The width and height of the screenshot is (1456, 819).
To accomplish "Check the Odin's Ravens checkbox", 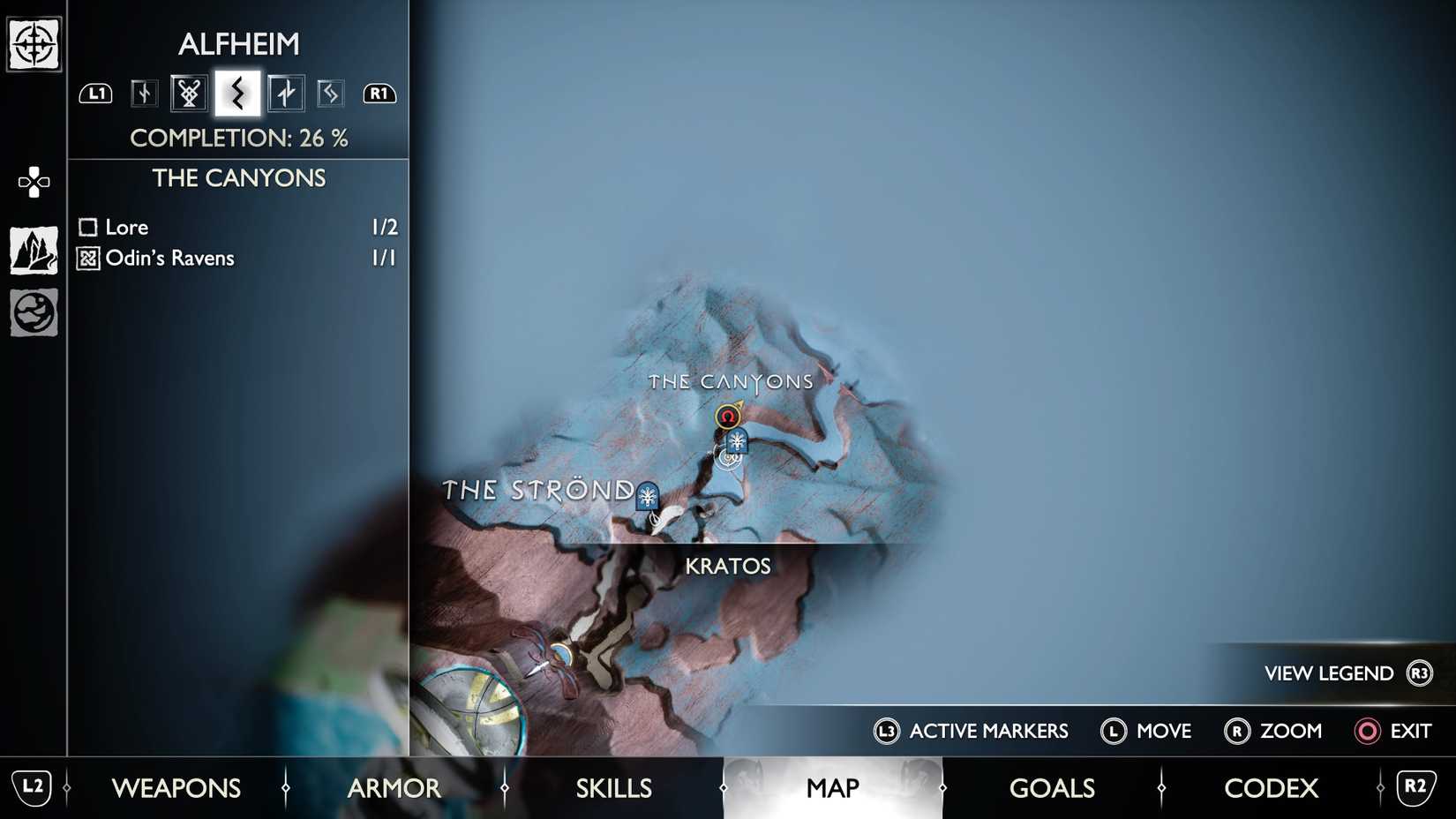I will click(x=87, y=258).
